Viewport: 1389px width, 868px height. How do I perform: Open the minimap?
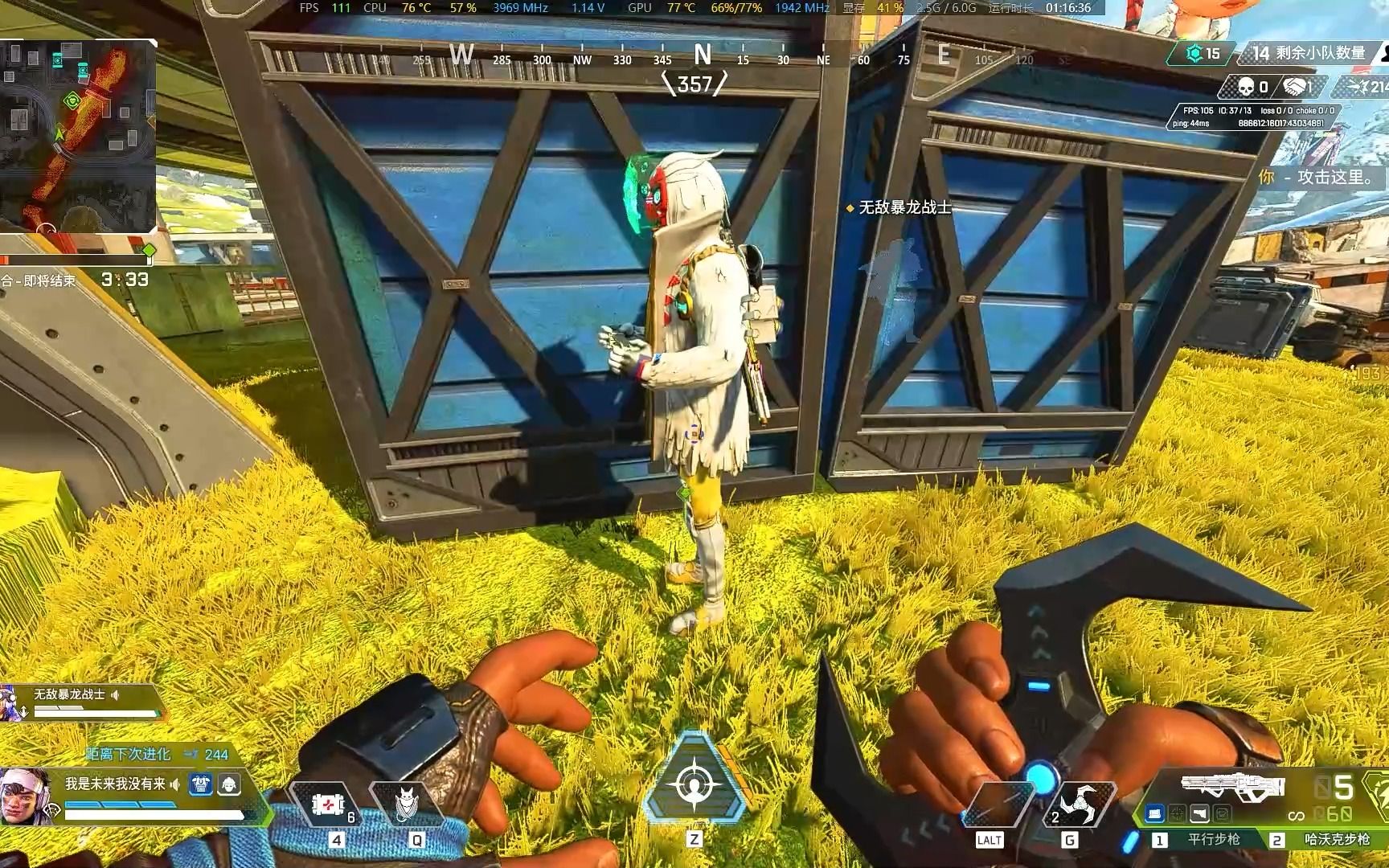pos(78,137)
